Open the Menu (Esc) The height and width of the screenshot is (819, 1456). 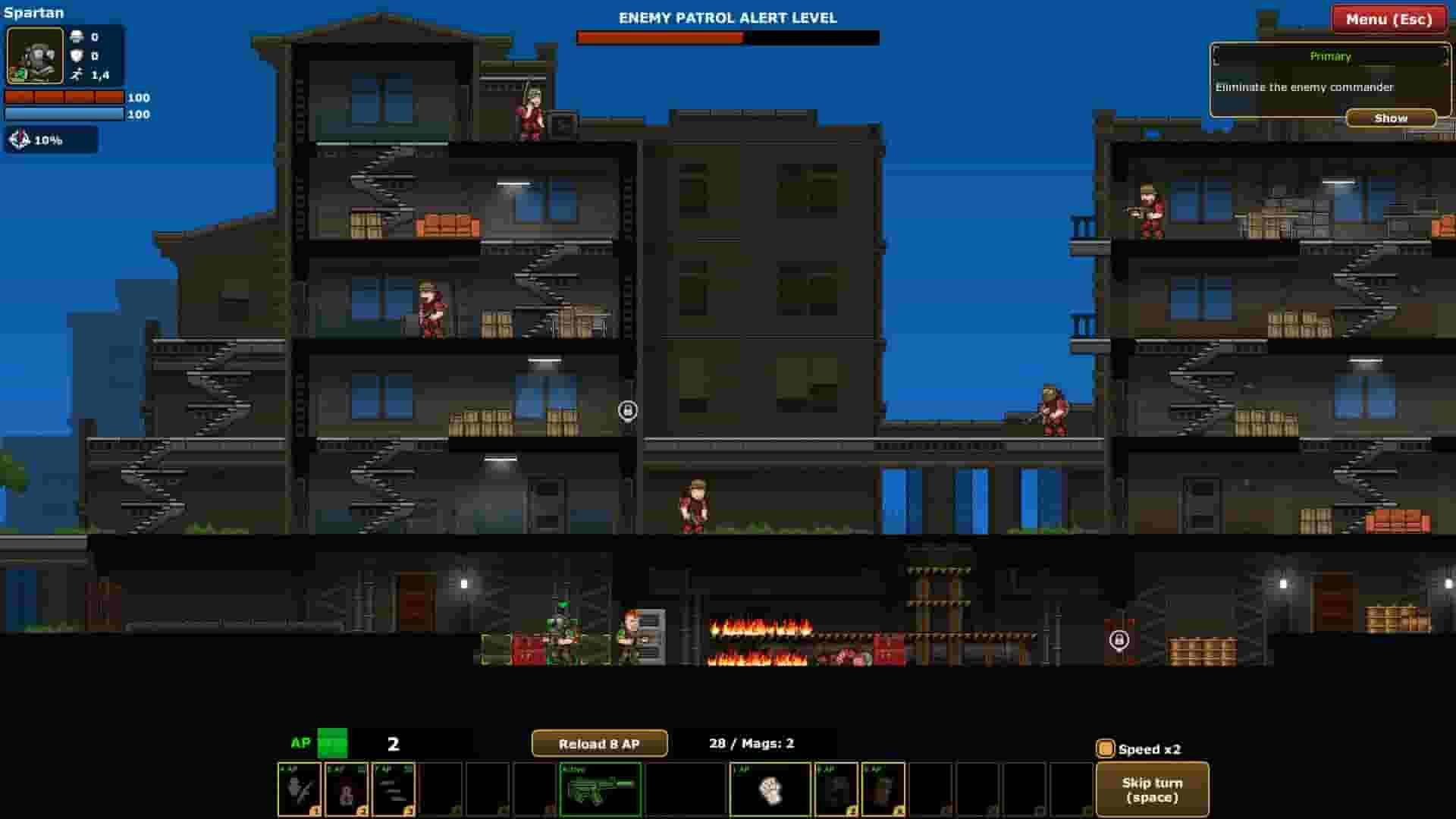[x=1388, y=20]
